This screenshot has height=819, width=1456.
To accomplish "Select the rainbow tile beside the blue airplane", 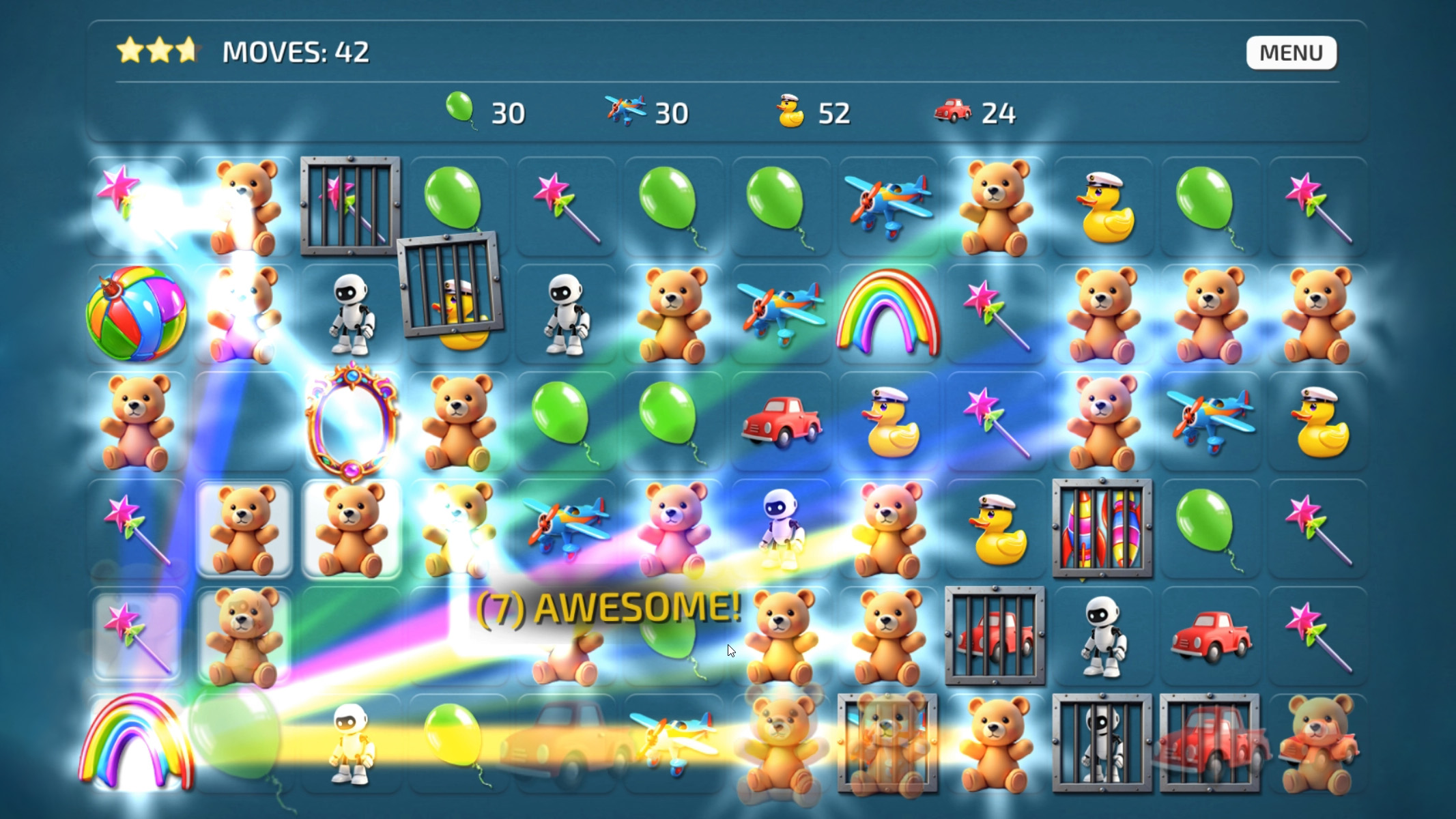I will click(x=887, y=314).
